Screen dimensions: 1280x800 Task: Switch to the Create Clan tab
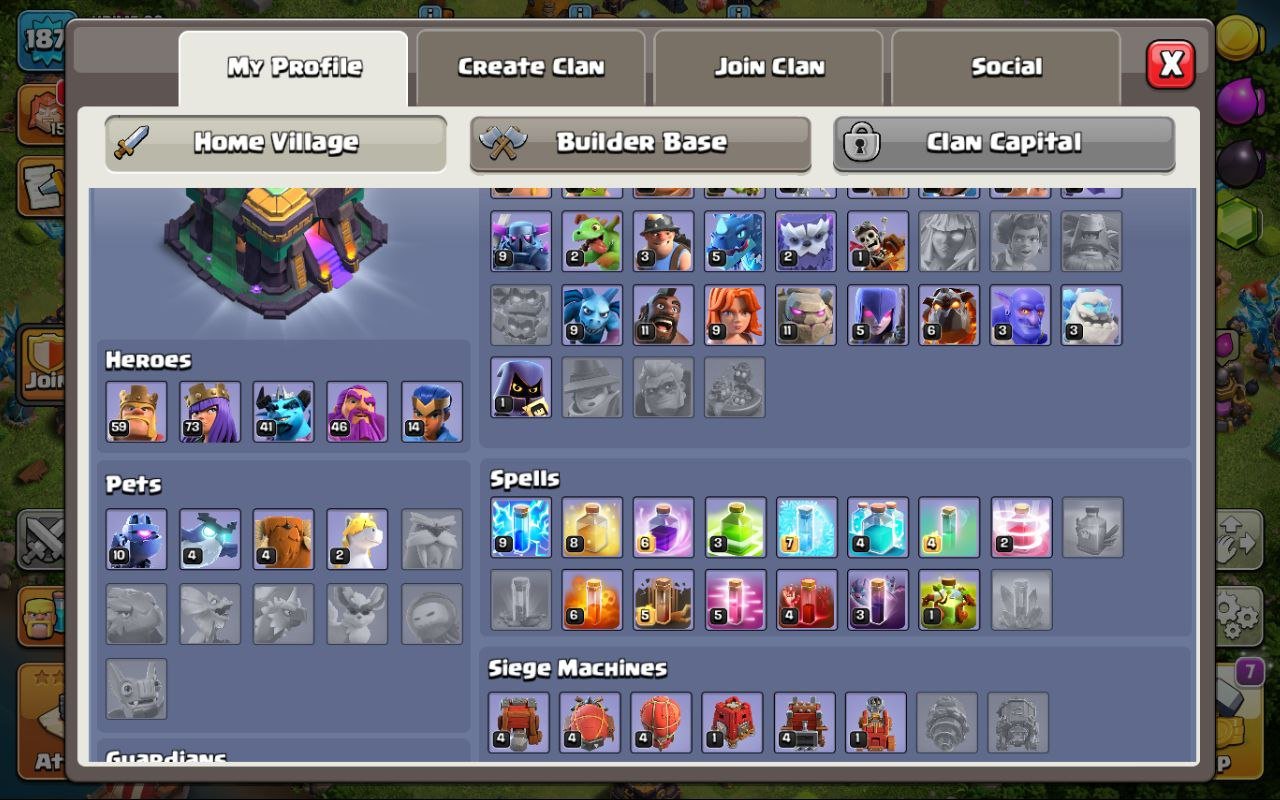(530, 66)
